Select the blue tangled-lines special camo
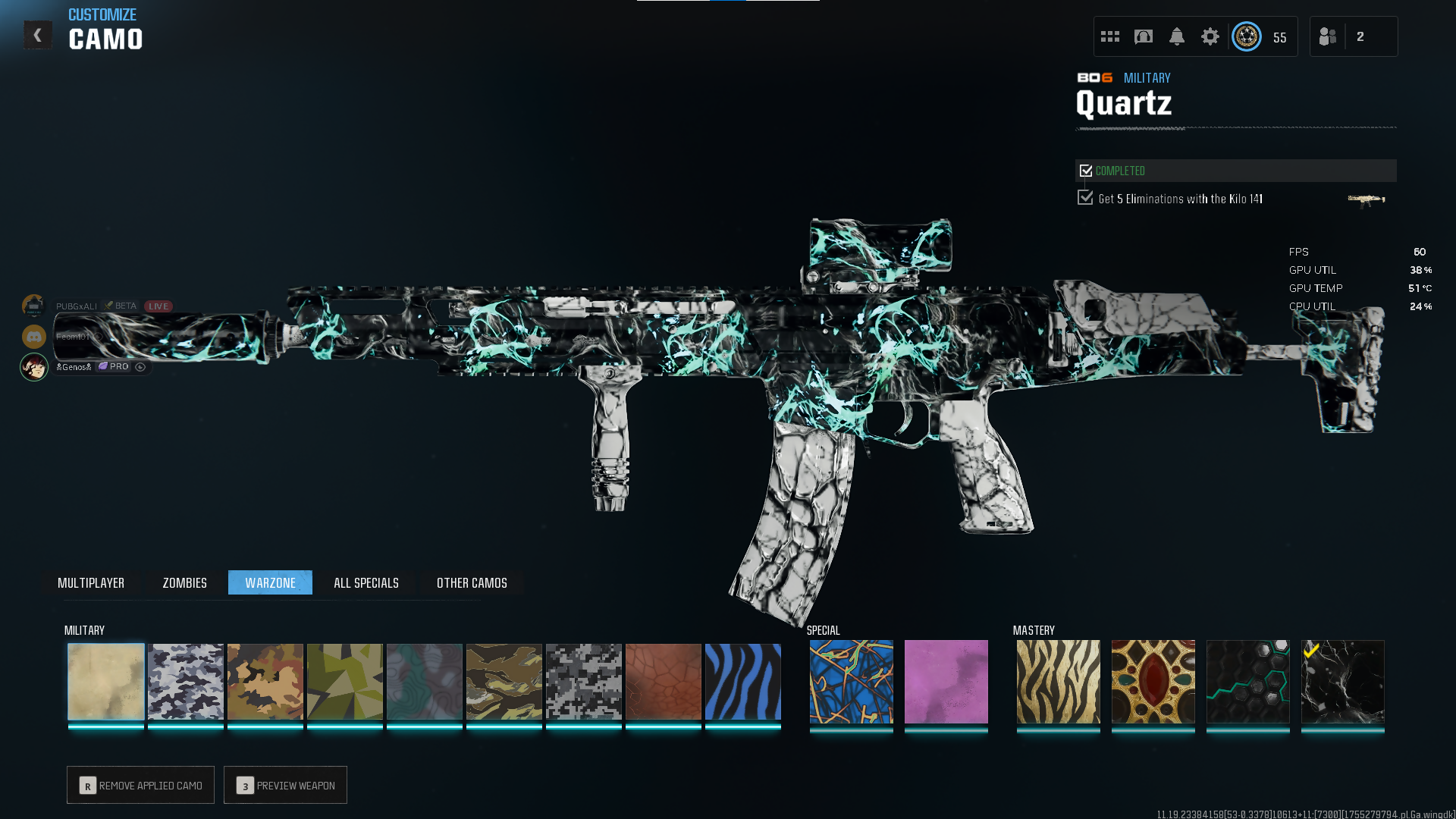The height and width of the screenshot is (819, 1456). (852, 682)
